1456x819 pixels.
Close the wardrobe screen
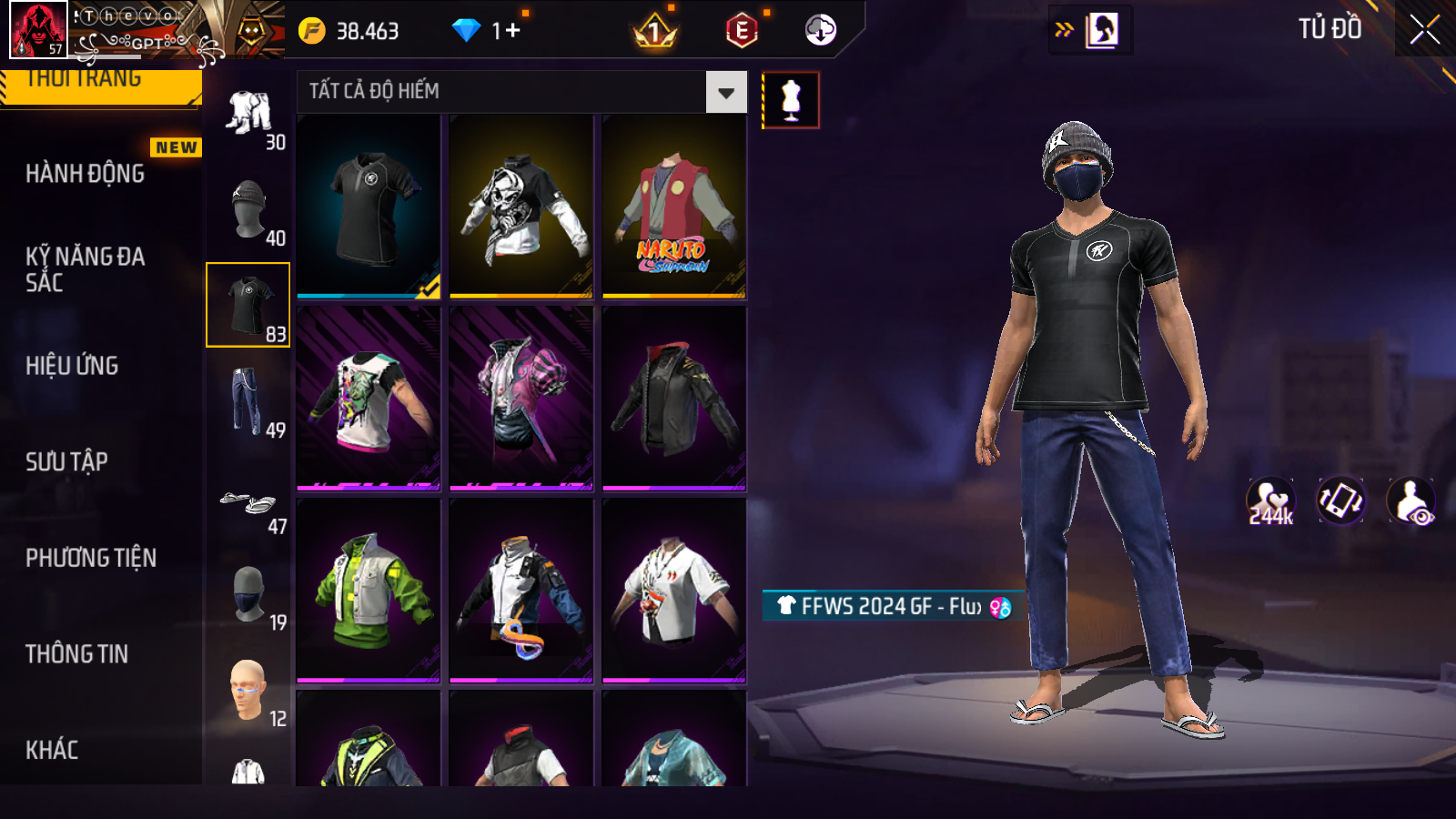(x=1424, y=30)
